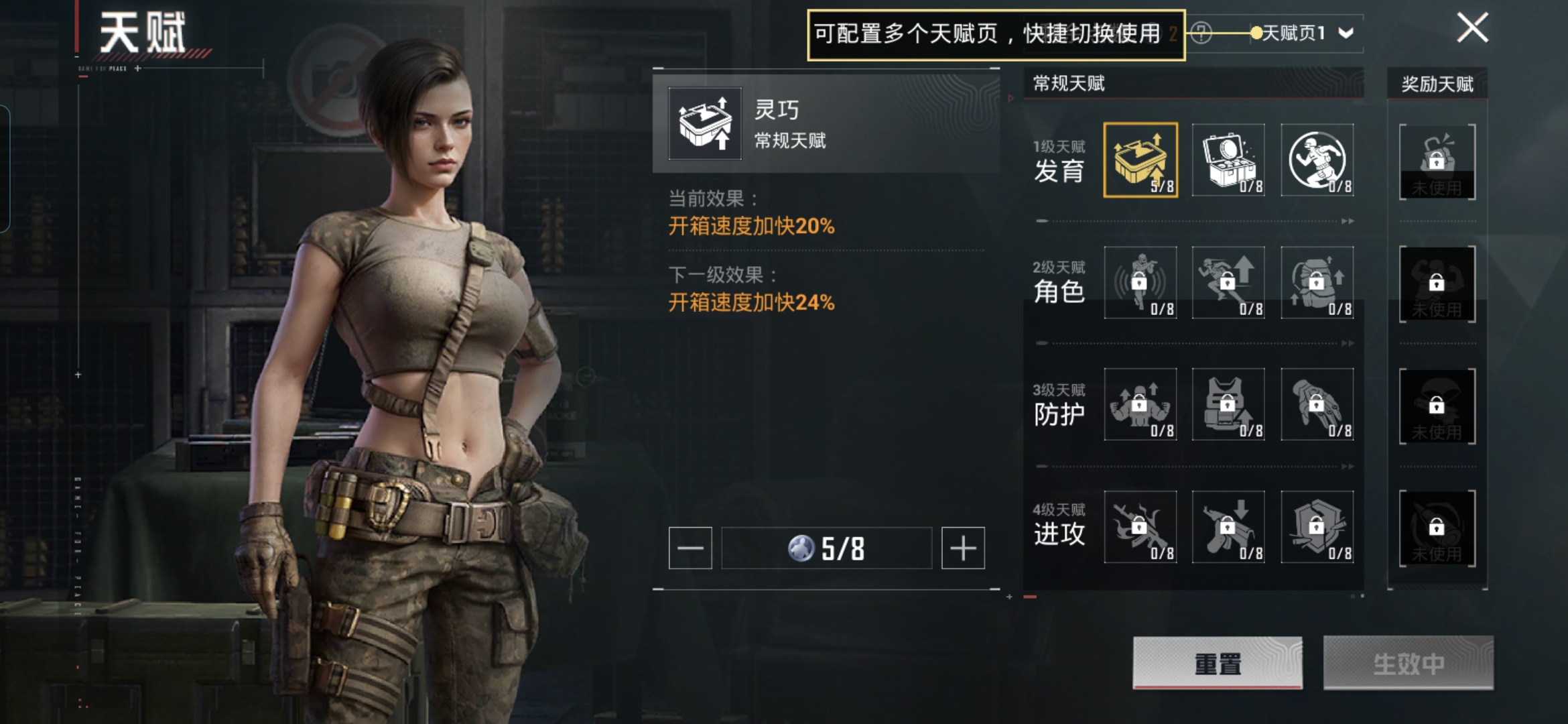Select the locked sprinting character talent
1568x724 pixels.
coord(1228,282)
